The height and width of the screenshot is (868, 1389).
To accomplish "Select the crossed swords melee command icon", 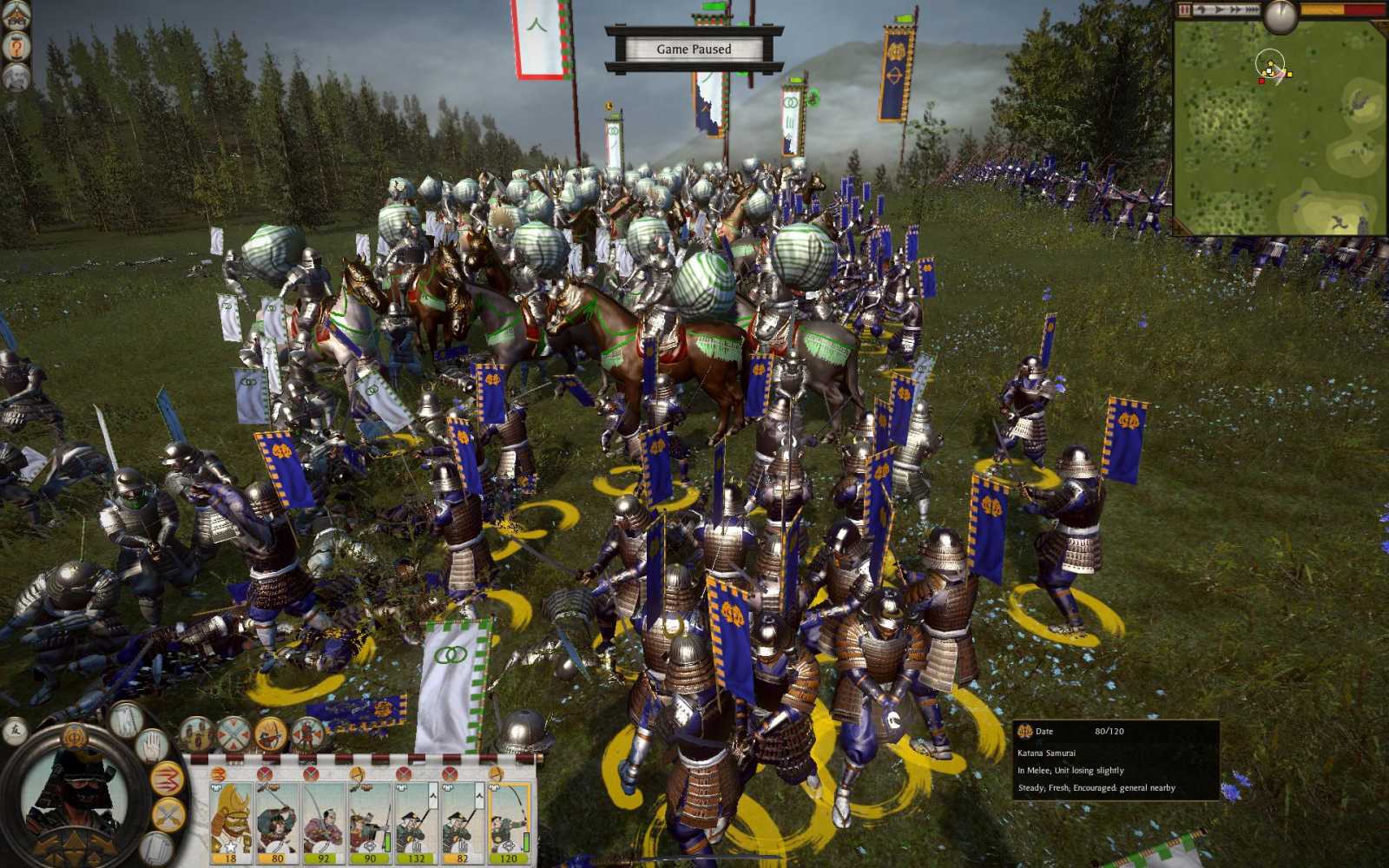I will 167,814.
